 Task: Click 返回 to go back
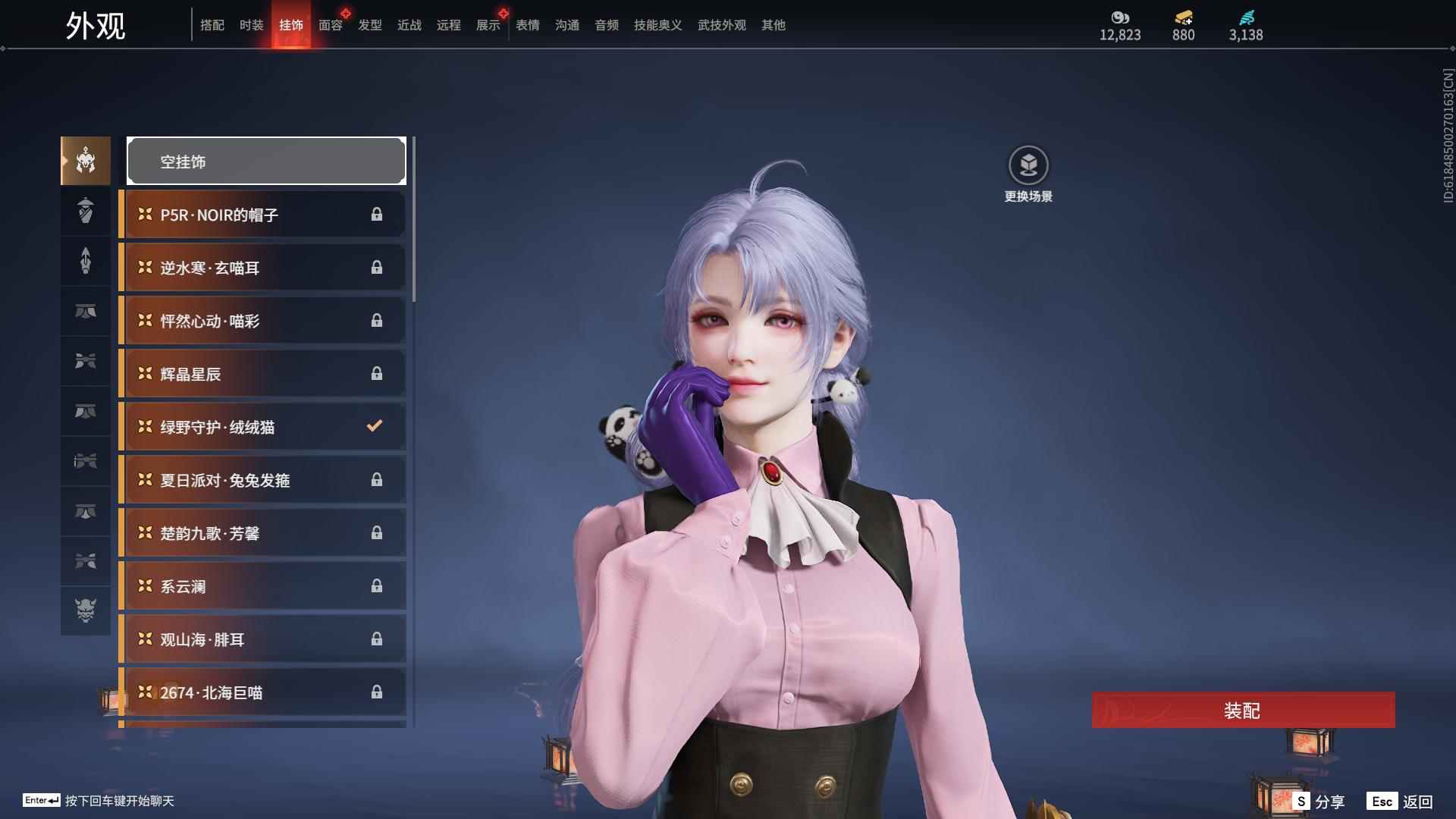coord(1401,801)
